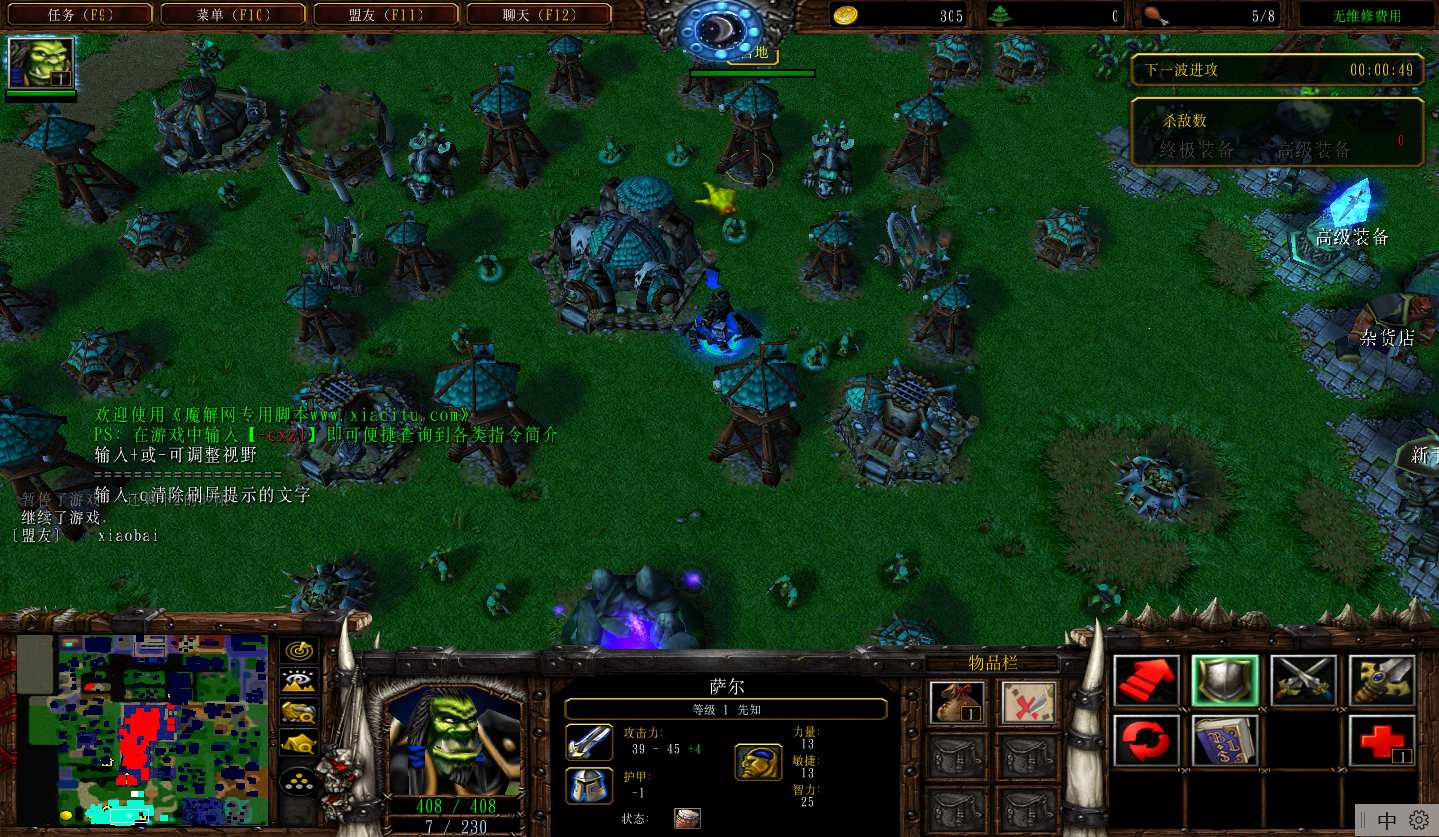The image size is (1439, 837).
Task: Activate the minimap signal ping button
Action: pyautogui.click(x=298, y=653)
